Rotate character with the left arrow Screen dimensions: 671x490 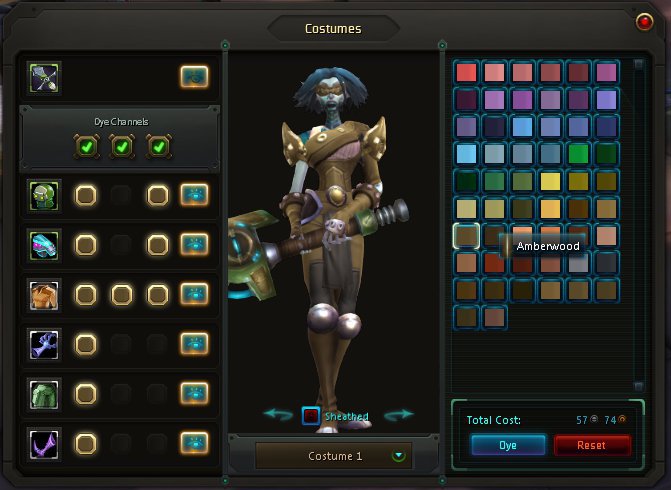tap(277, 415)
